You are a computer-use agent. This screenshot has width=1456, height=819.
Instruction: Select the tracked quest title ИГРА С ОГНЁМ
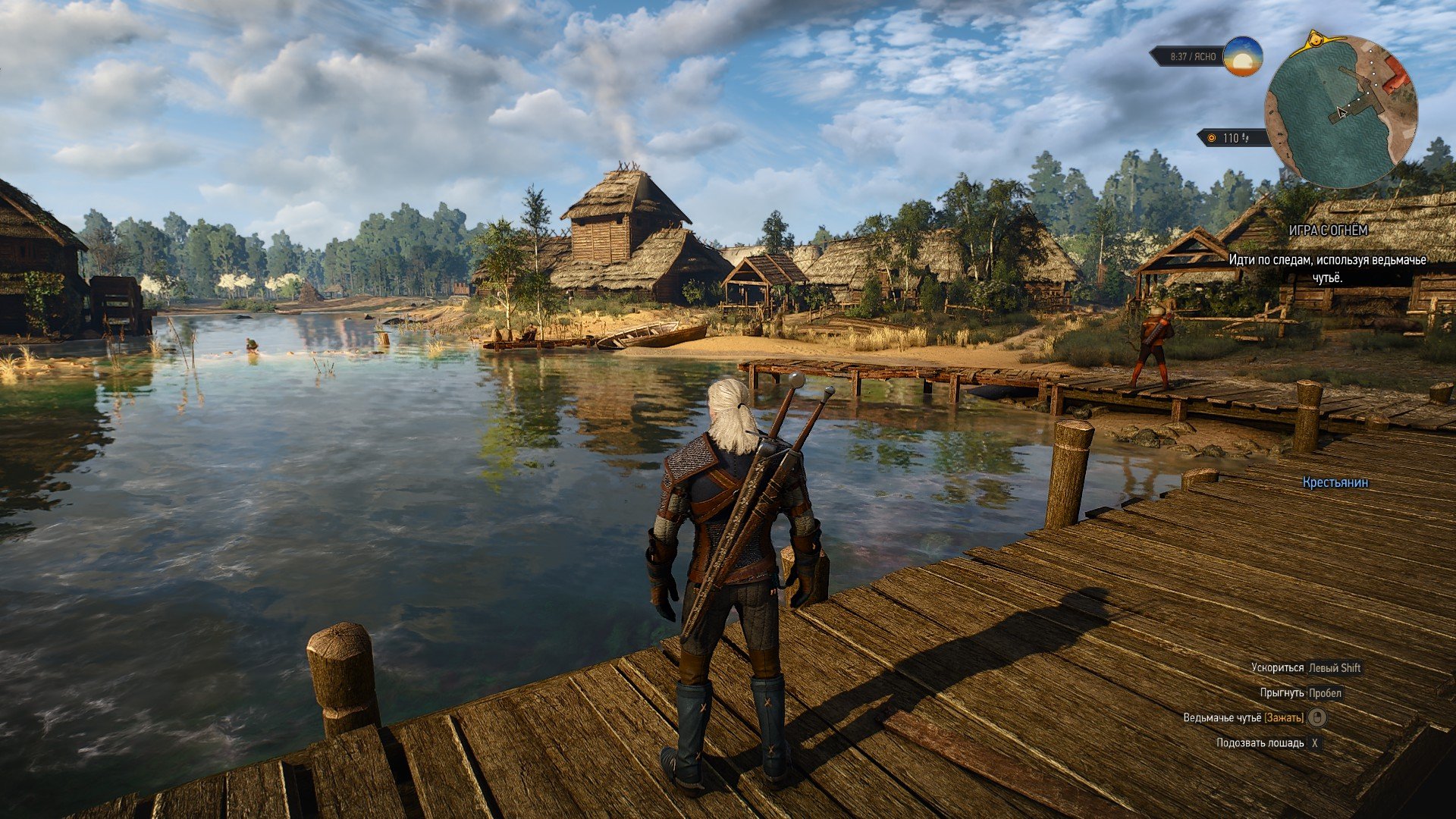tap(1328, 230)
